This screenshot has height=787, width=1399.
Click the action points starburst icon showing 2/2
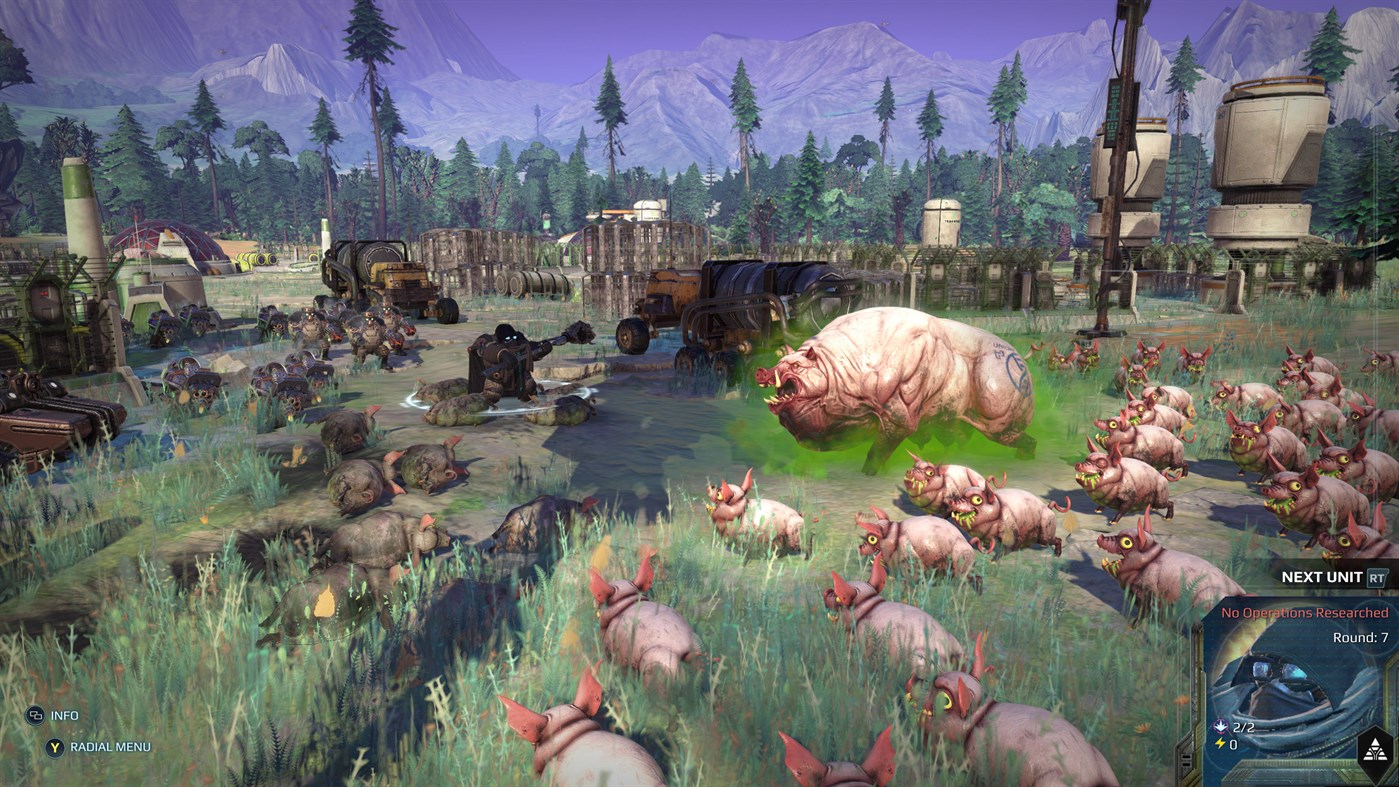tap(1220, 727)
